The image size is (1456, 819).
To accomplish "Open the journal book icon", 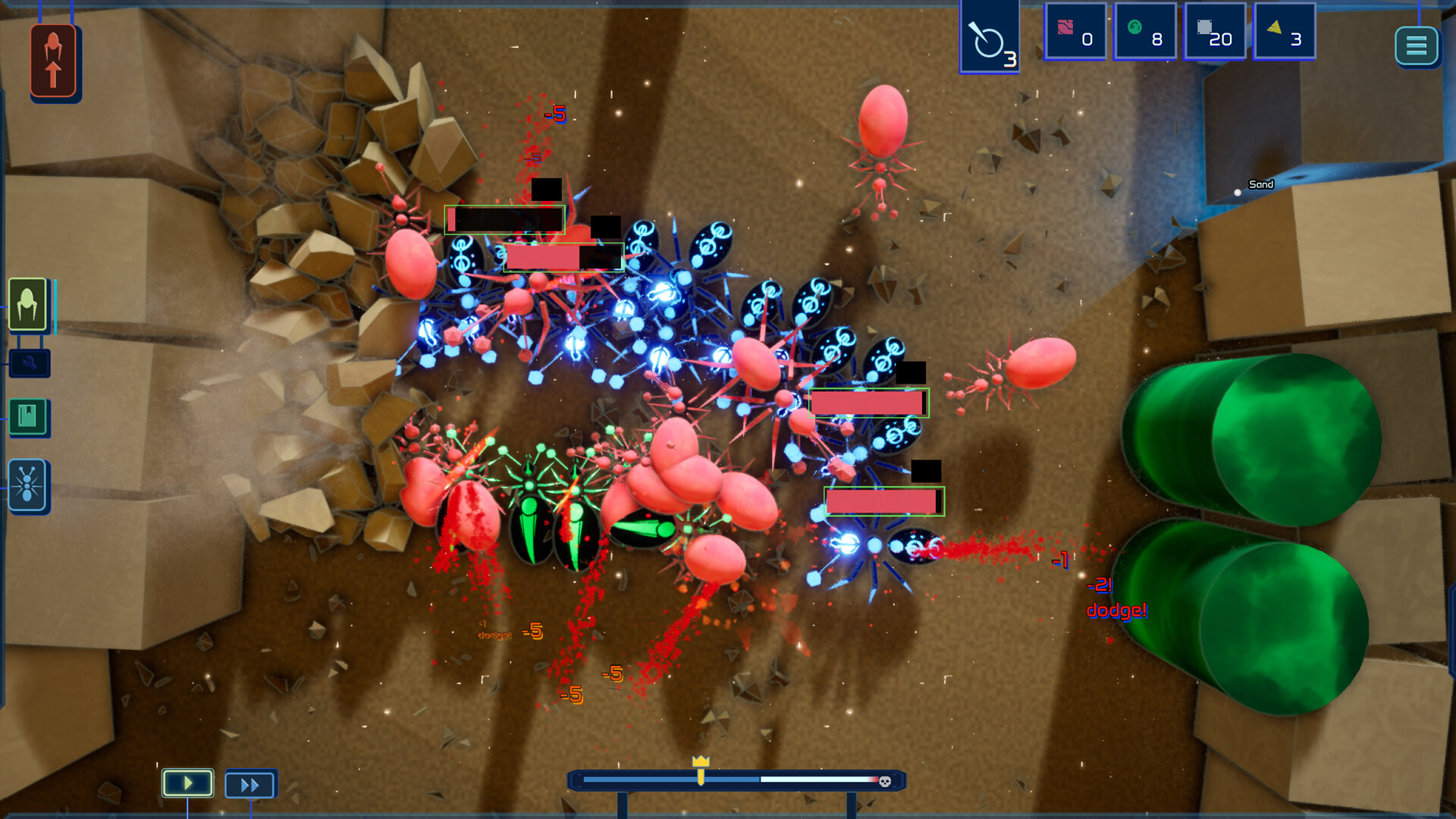I will tap(29, 417).
